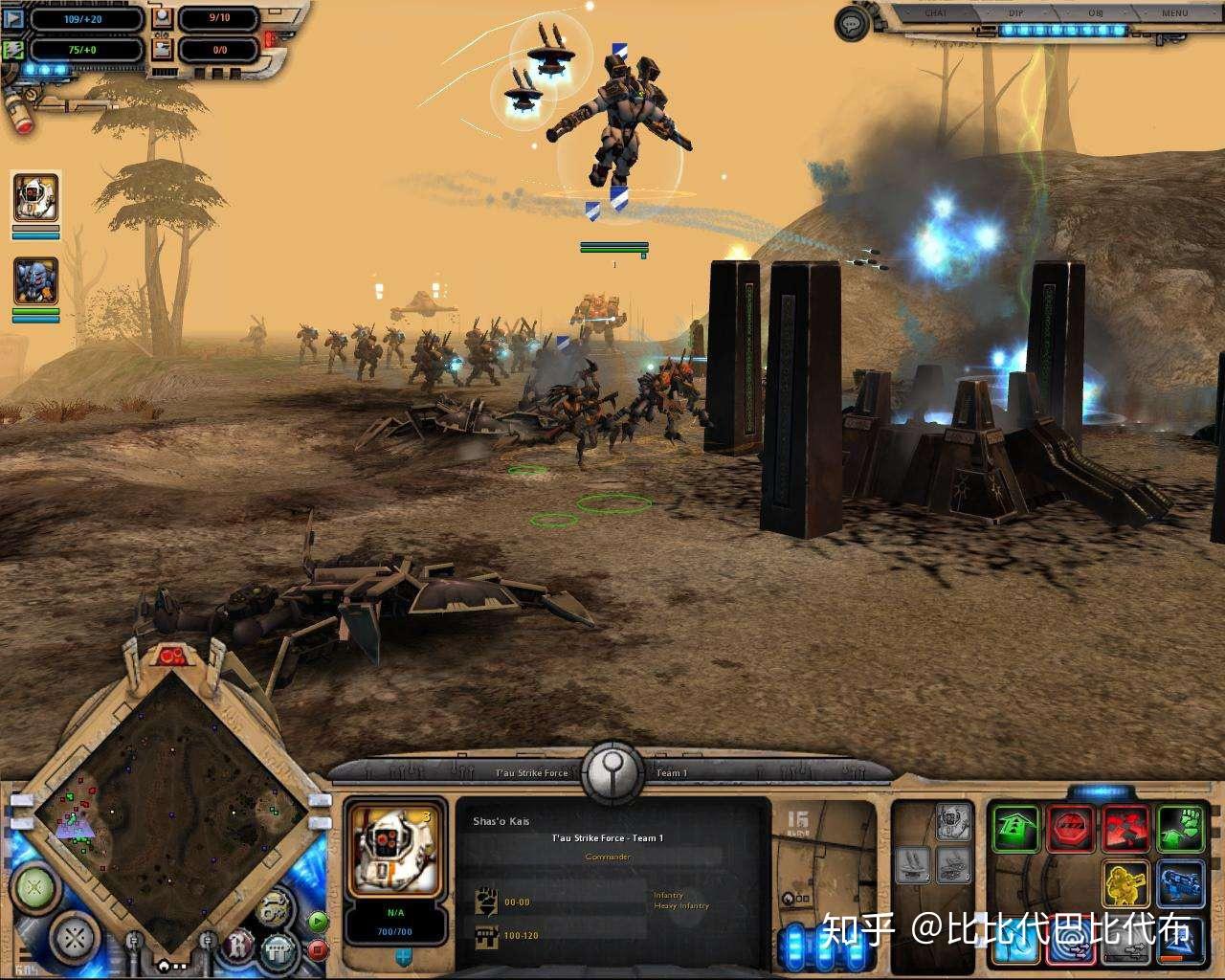Screen dimensions: 1225x980
Task: Click the grey crossed round minimap button
Action: 75,936
